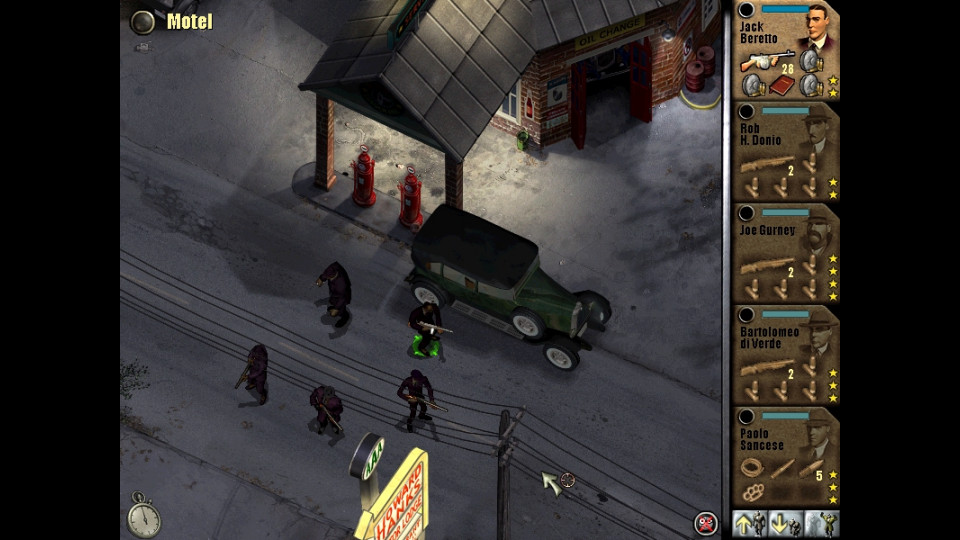The image size is (960, 540).
Task: Click the up-arrow gangster button
Action: click(749, 523)
